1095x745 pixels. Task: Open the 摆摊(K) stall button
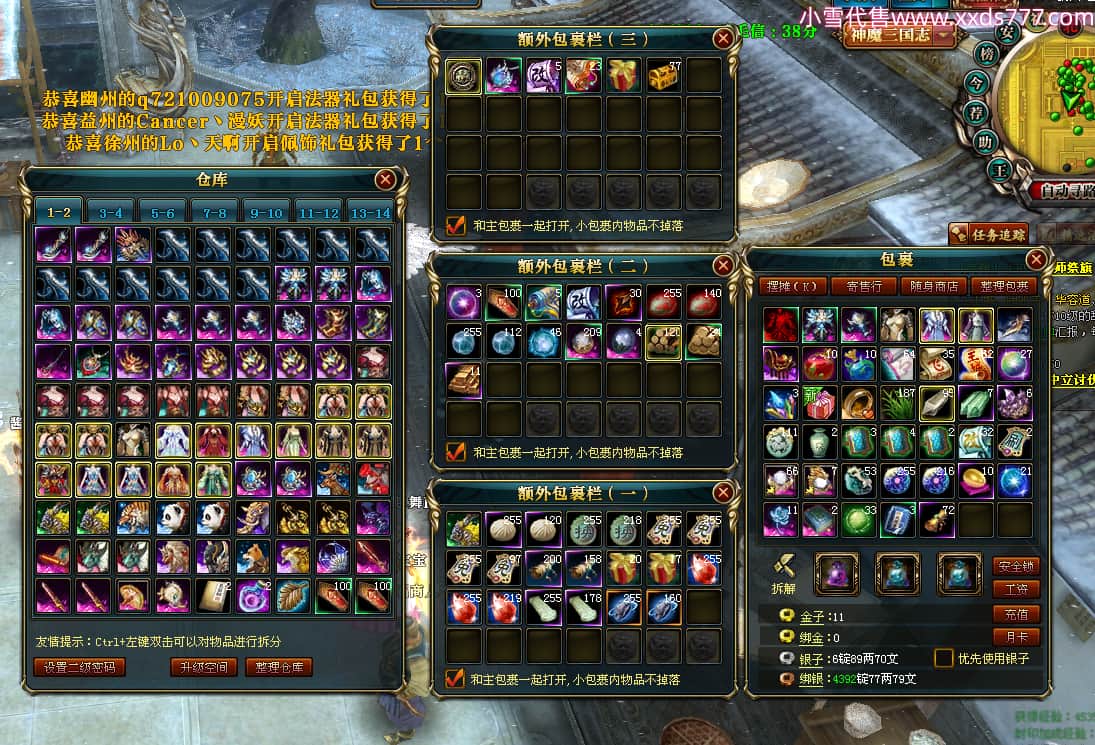792,286
